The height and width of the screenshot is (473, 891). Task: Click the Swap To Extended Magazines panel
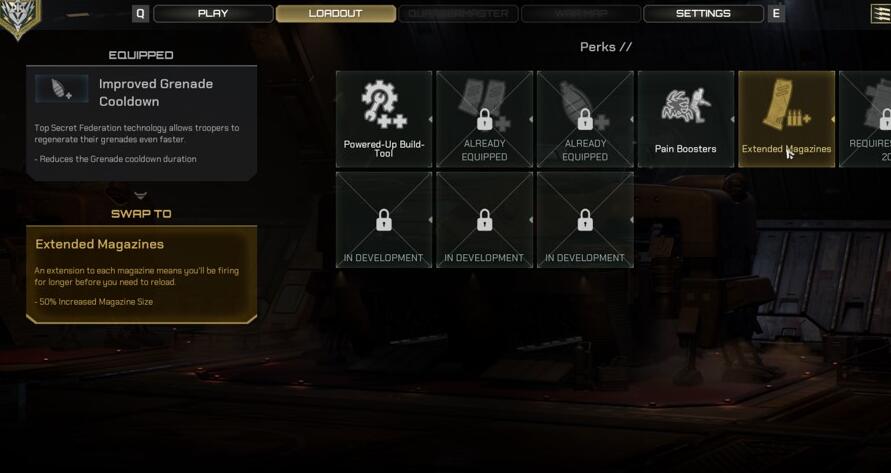tap(141, 273)
